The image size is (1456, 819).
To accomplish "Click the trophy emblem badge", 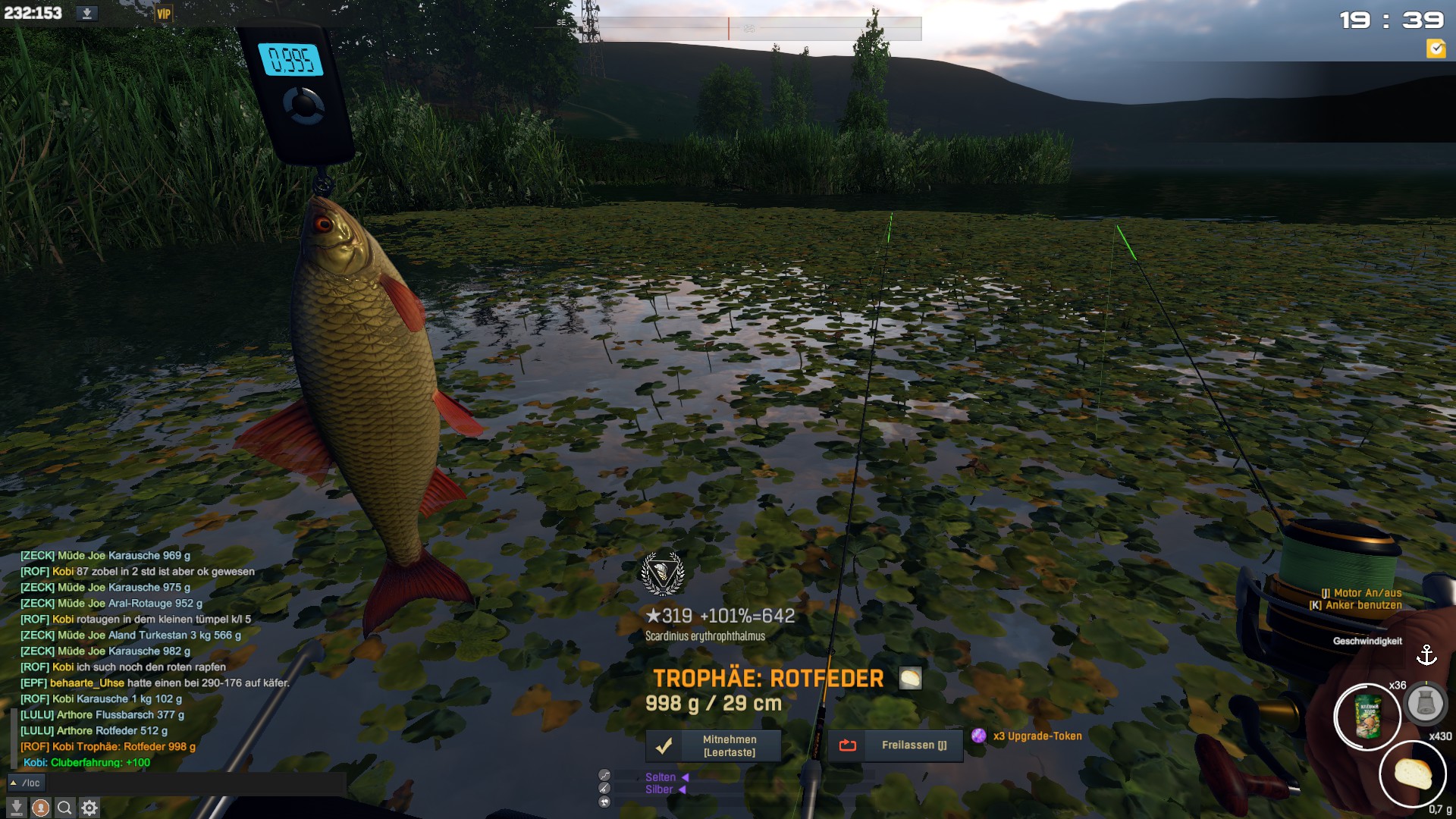I will pos(663,574).
